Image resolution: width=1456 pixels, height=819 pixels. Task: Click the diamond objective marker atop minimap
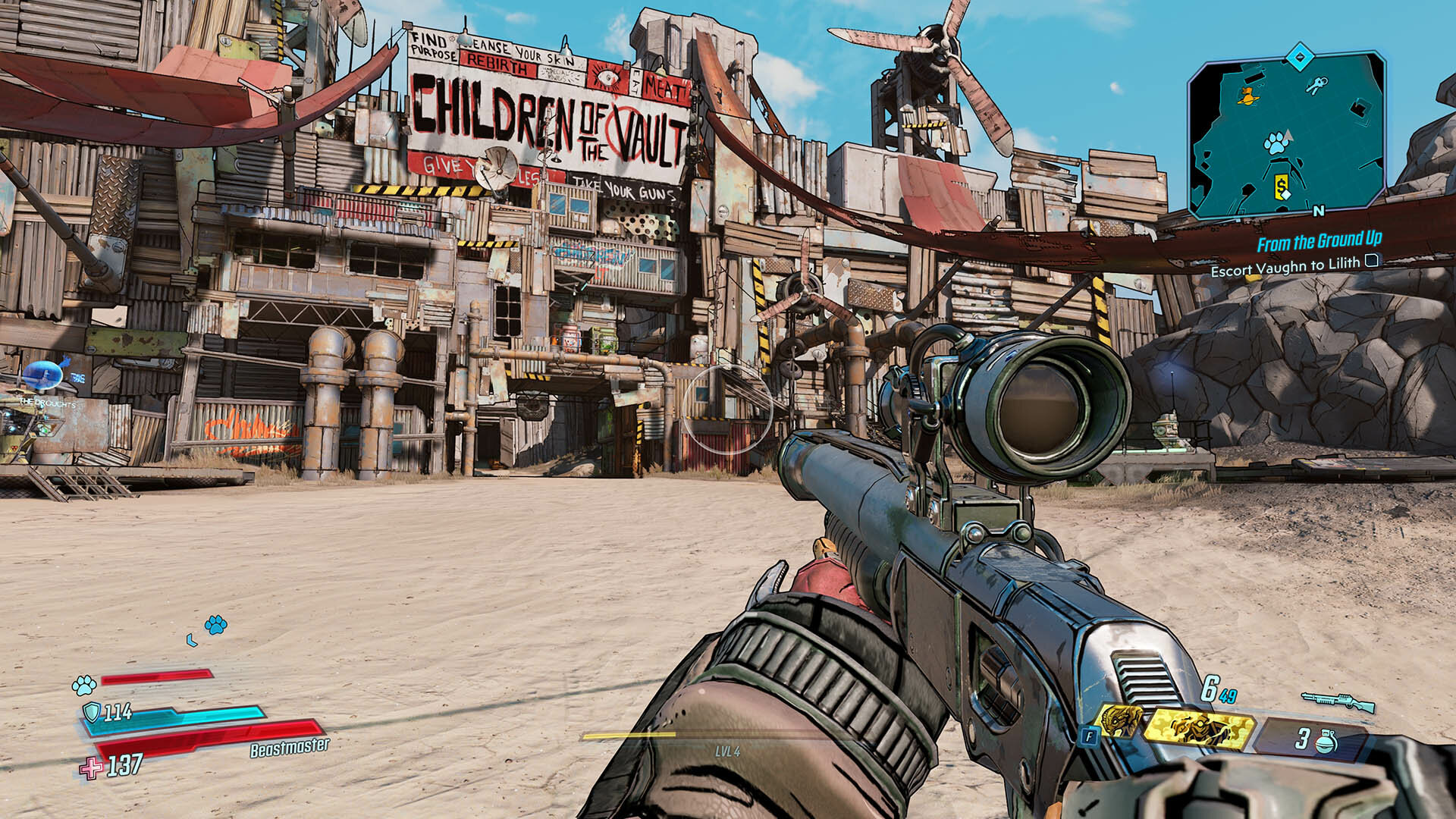click(x=1300, y=57)
